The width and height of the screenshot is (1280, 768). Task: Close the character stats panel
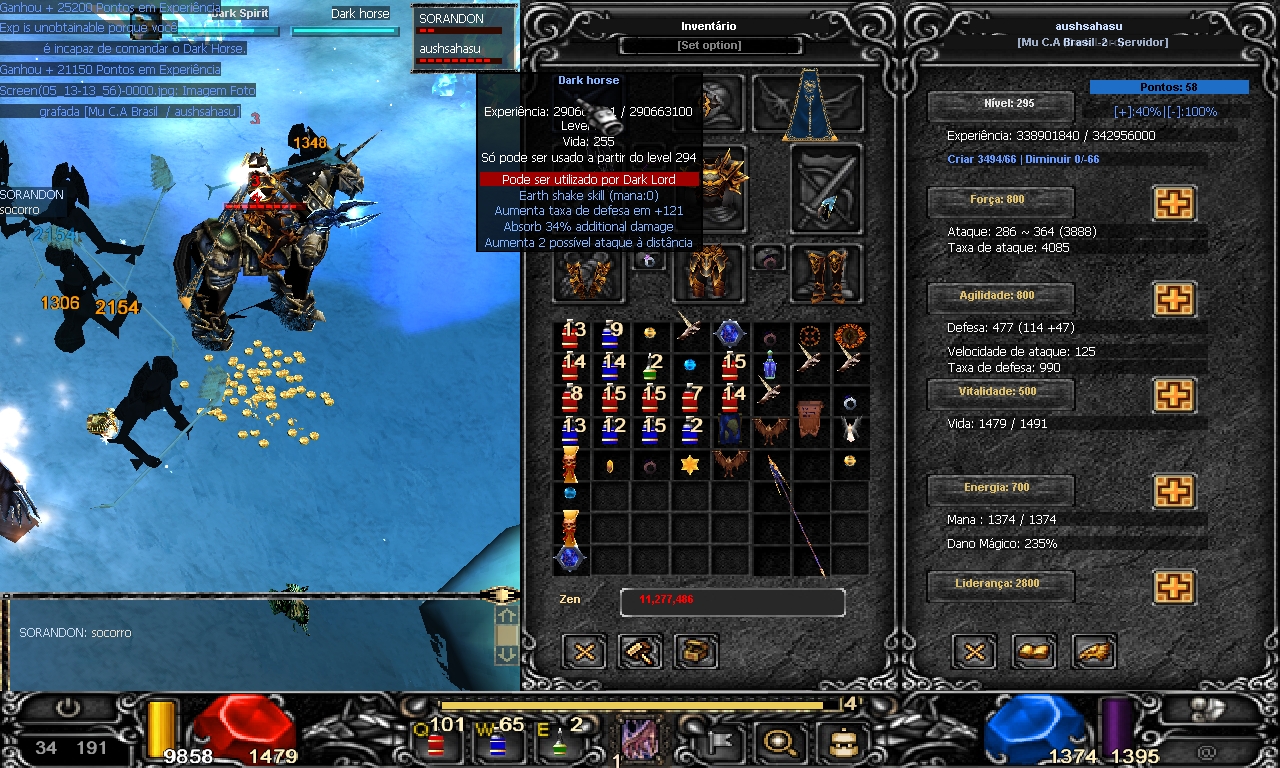[x=975, y=652]
